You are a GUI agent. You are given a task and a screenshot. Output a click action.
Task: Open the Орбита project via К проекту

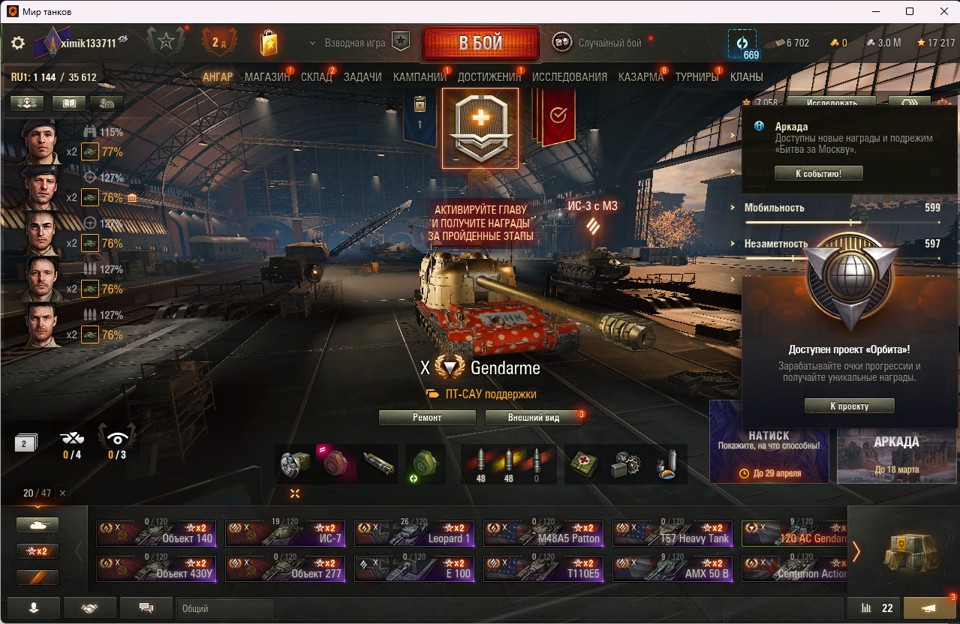pyautogui.click(x=849, y=406)
